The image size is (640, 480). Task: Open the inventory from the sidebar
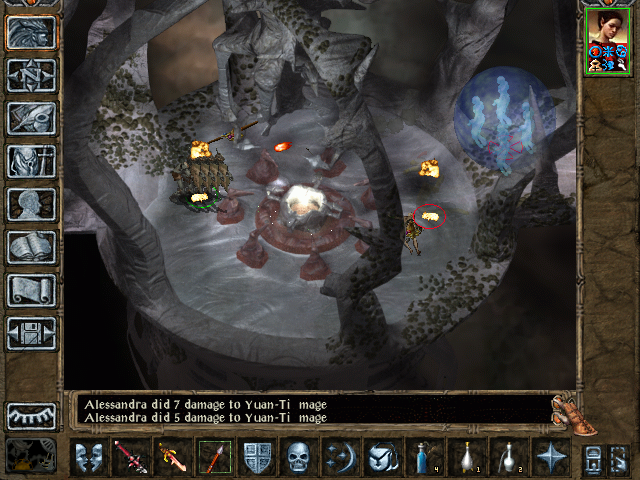31,161
